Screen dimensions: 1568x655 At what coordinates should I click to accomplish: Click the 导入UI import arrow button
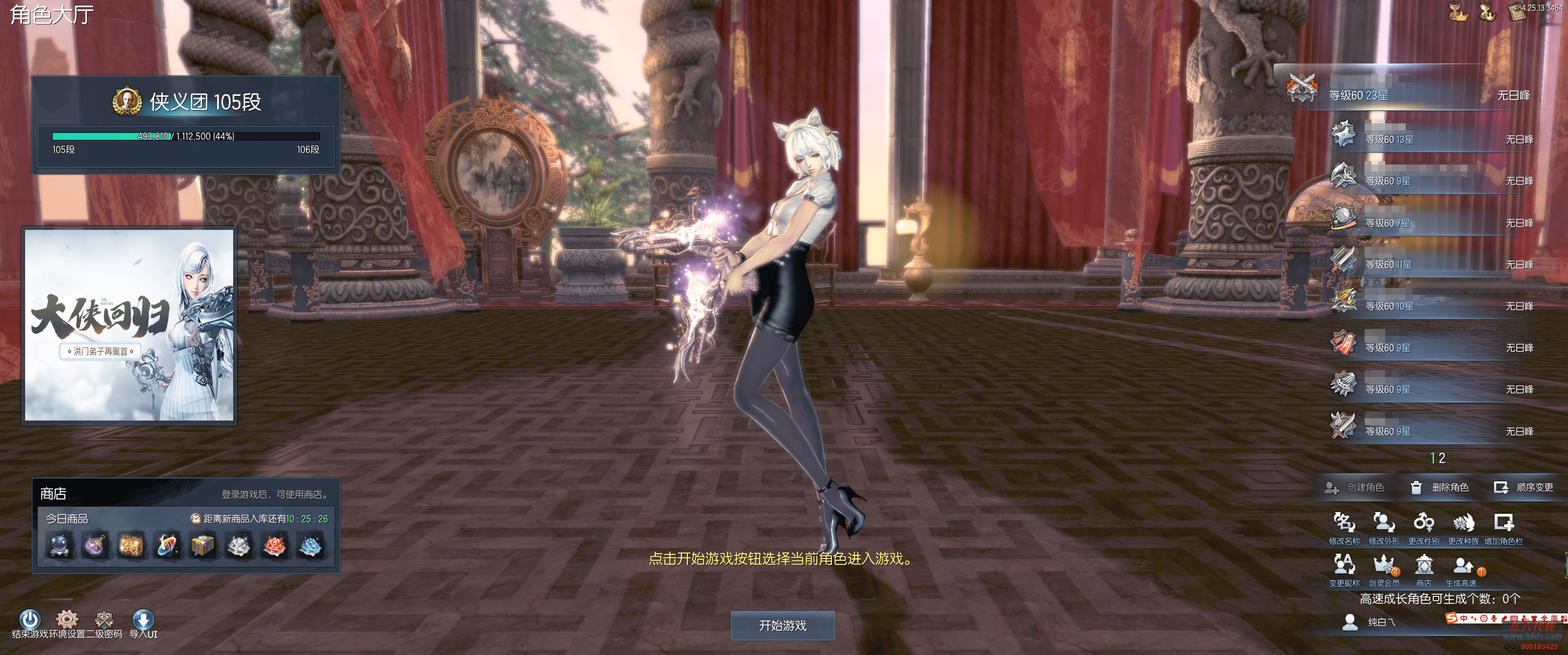click(x=143, y=621)
